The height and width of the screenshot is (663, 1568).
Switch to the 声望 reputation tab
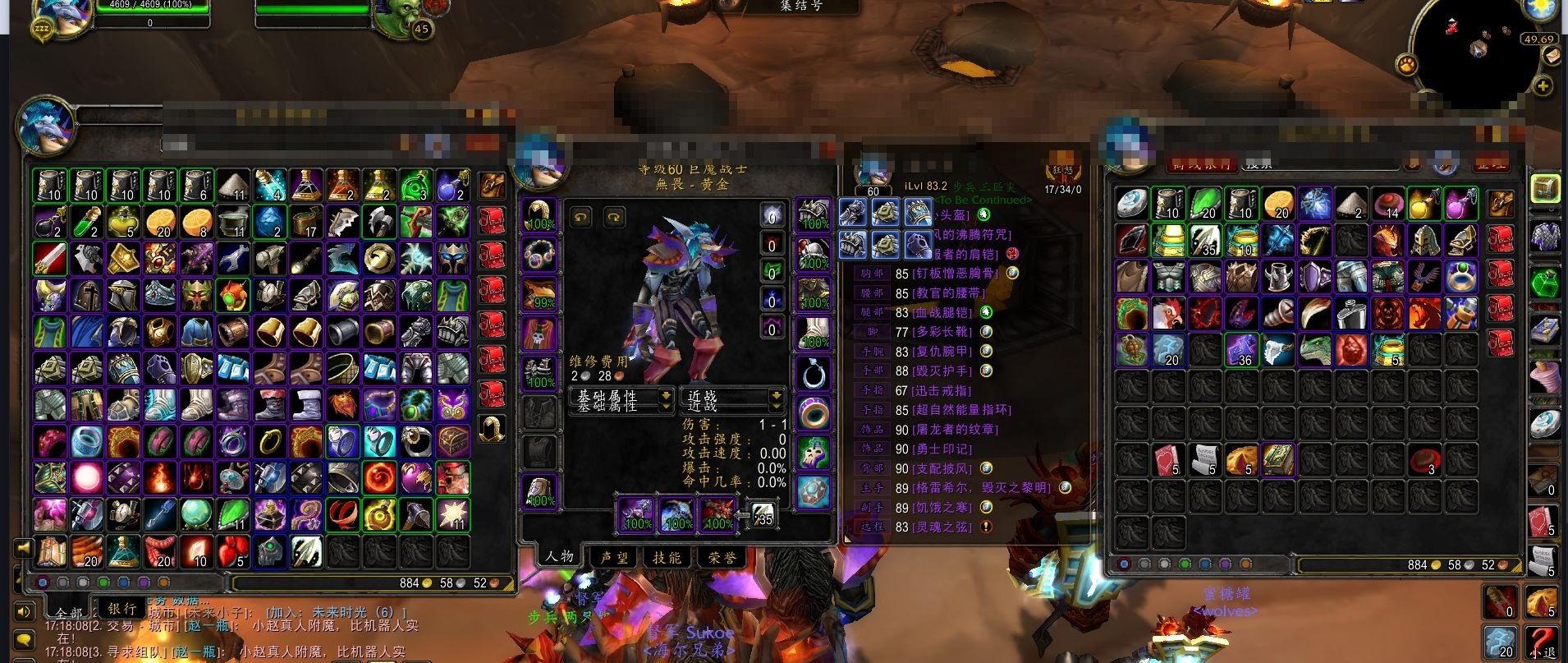[x=613, y=557]
